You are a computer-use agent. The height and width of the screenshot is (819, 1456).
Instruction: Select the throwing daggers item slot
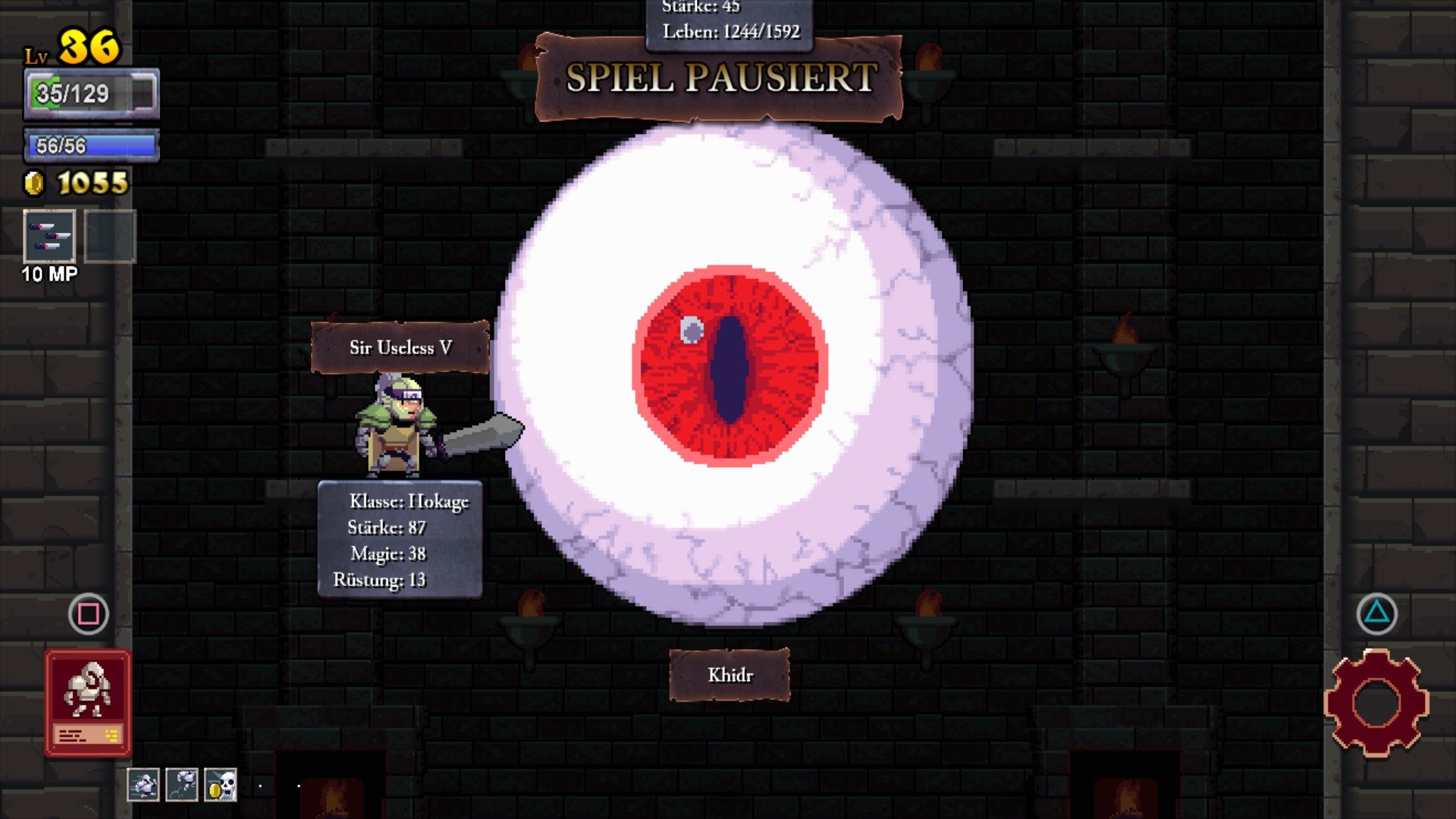(49, 236)
